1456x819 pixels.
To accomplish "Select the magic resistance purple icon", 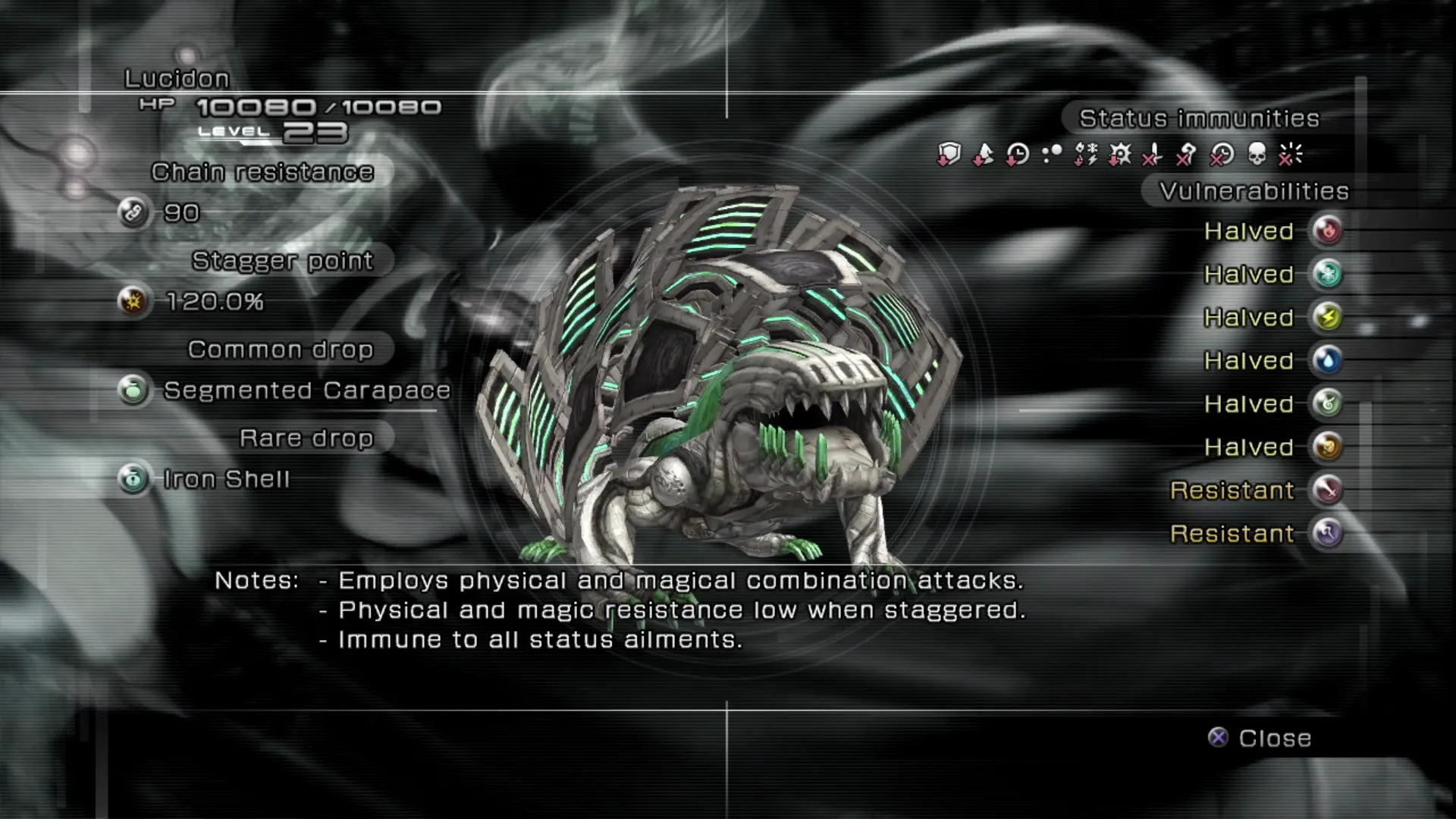I will (x=1327, y=533).
